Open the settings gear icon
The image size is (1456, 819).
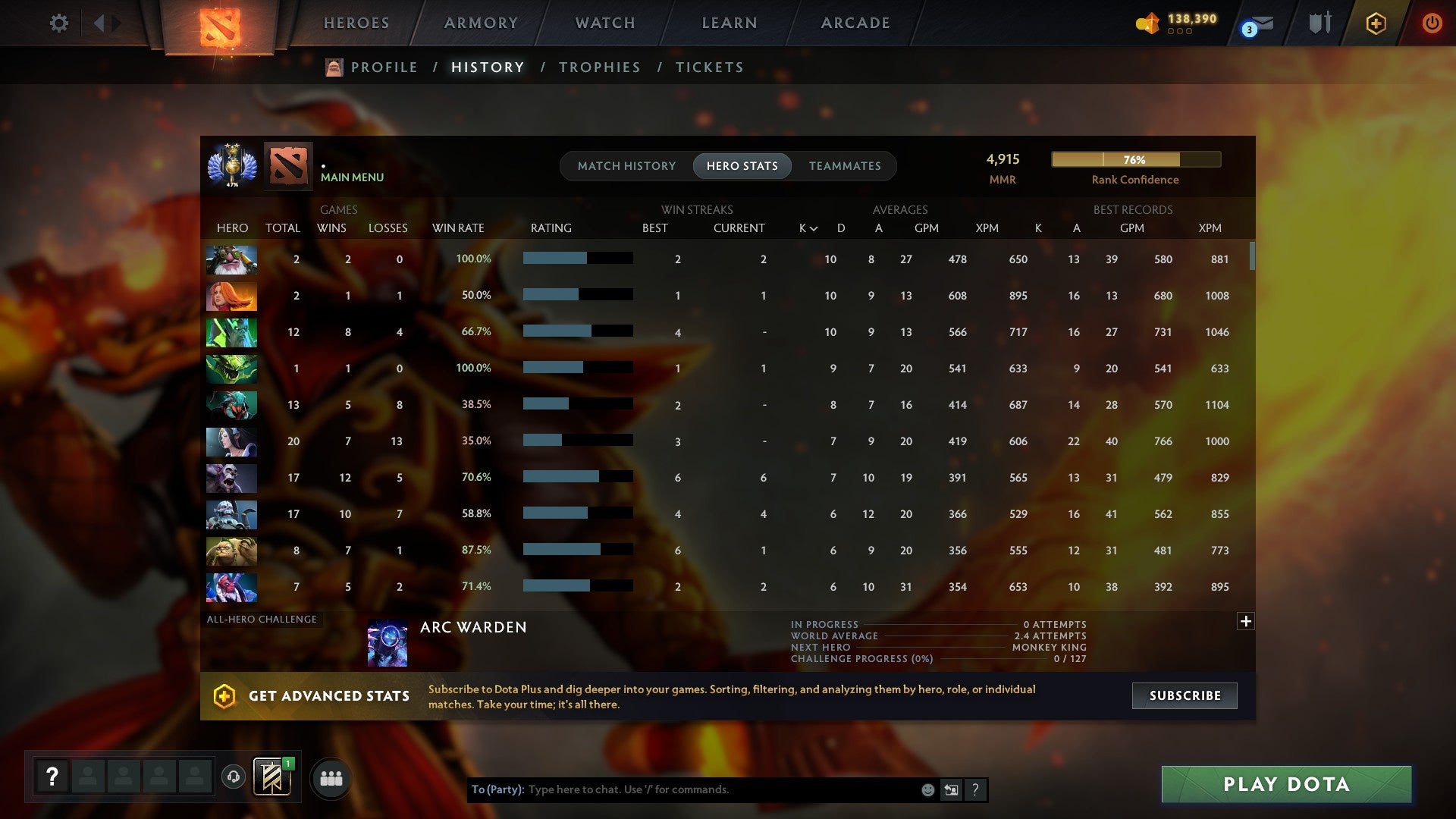[59, 23]
